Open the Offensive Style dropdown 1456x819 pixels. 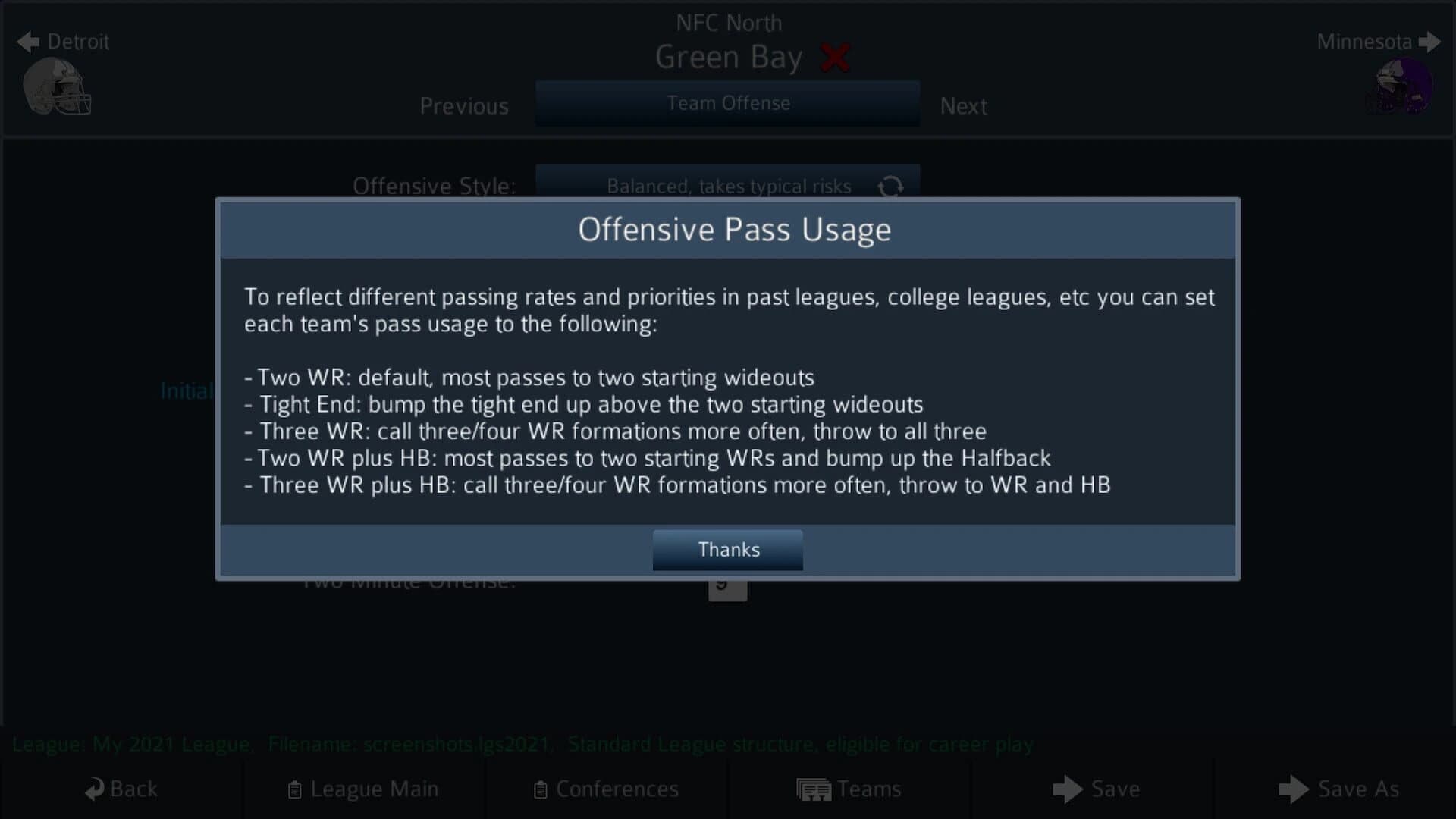[x=727, y=187]
